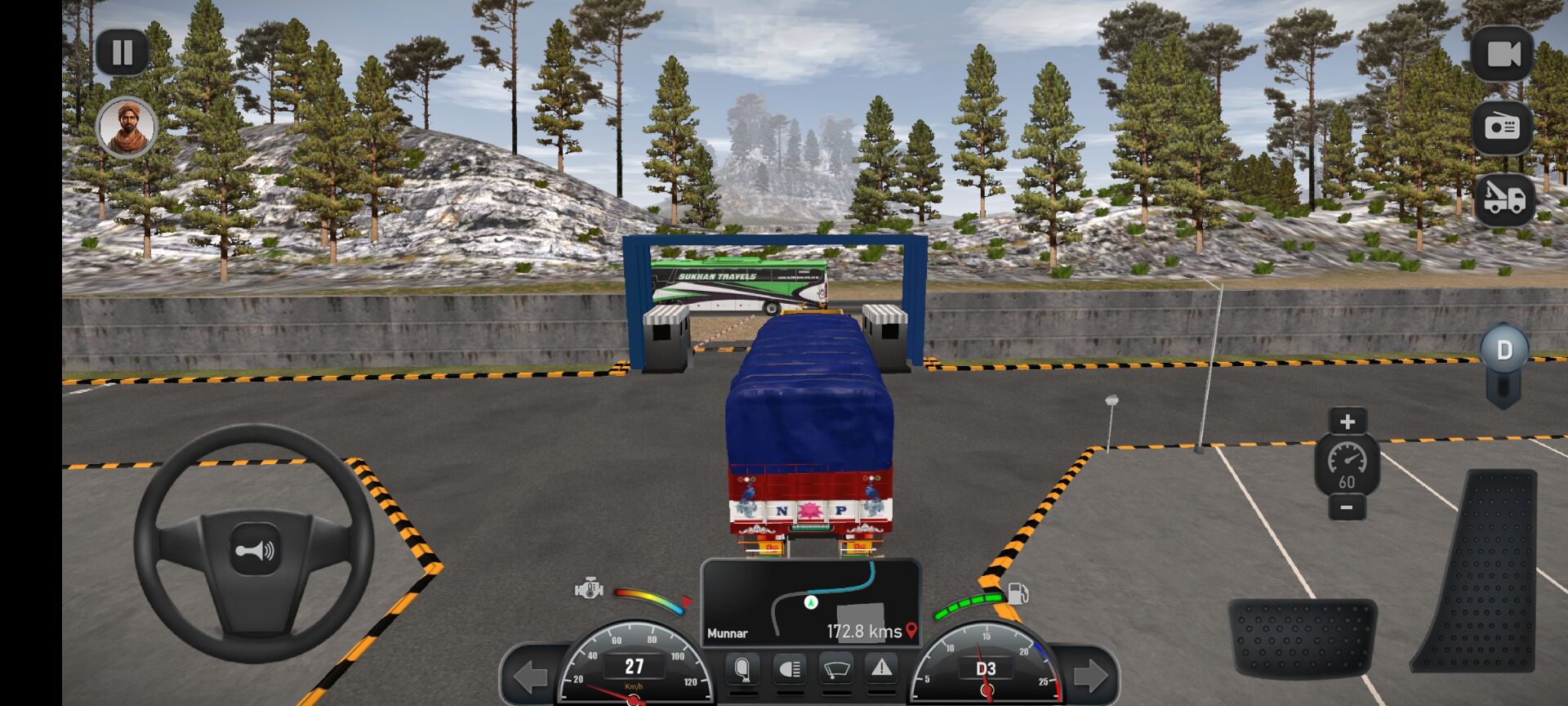1568x706 pixels.
Task: Decrease cruise speed with minus button
Action: click(x=1347, y=507)
